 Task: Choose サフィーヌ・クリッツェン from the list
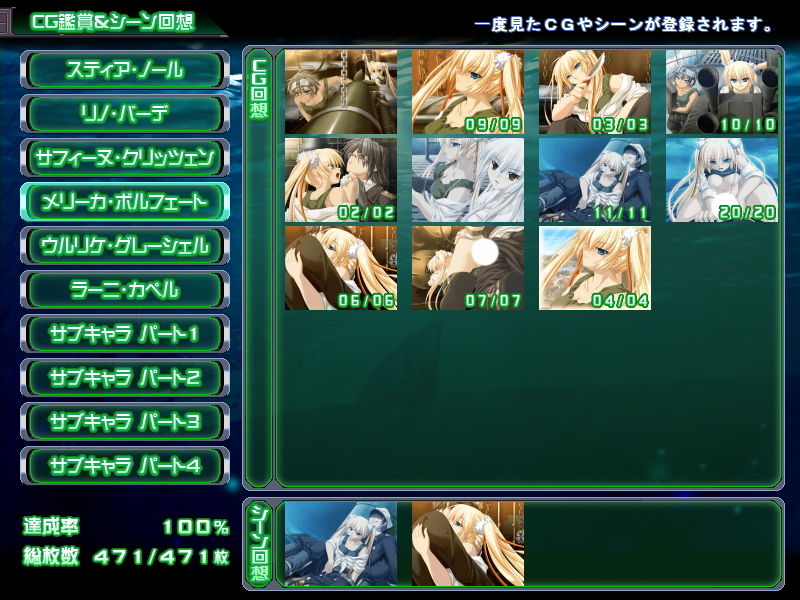pos(125,158)
